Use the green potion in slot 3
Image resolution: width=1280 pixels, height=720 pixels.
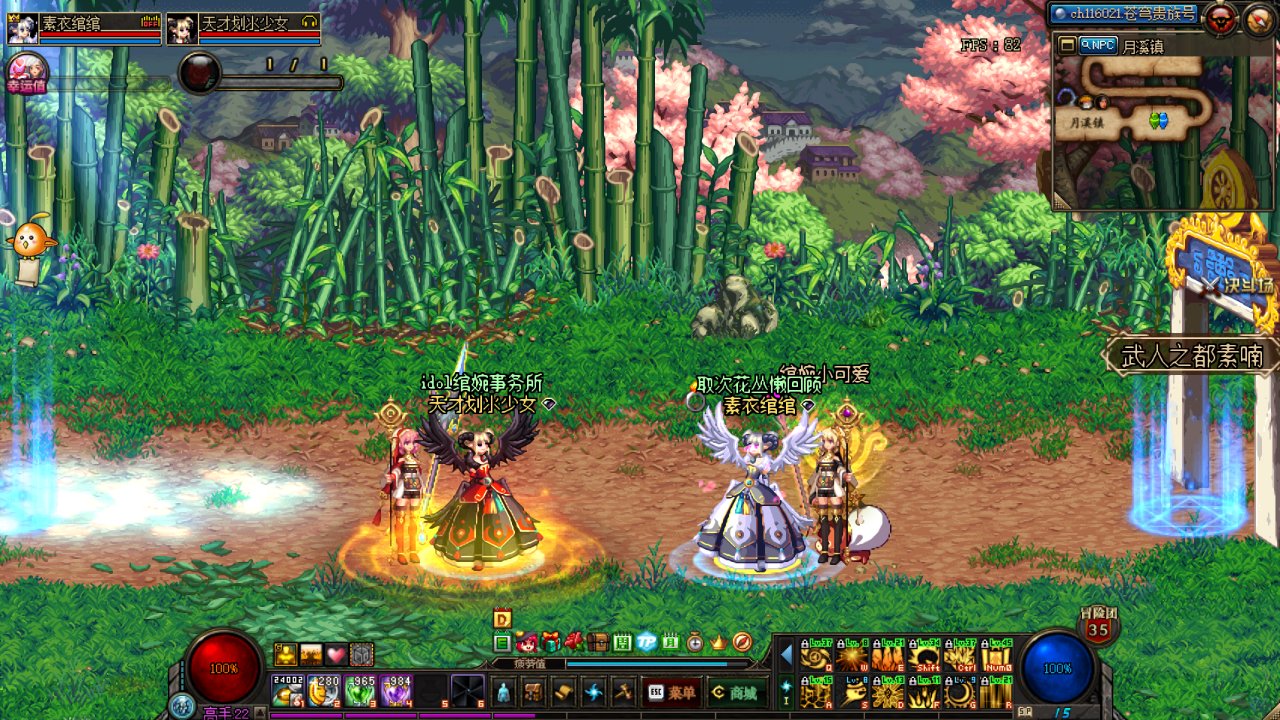pos(359,691)
